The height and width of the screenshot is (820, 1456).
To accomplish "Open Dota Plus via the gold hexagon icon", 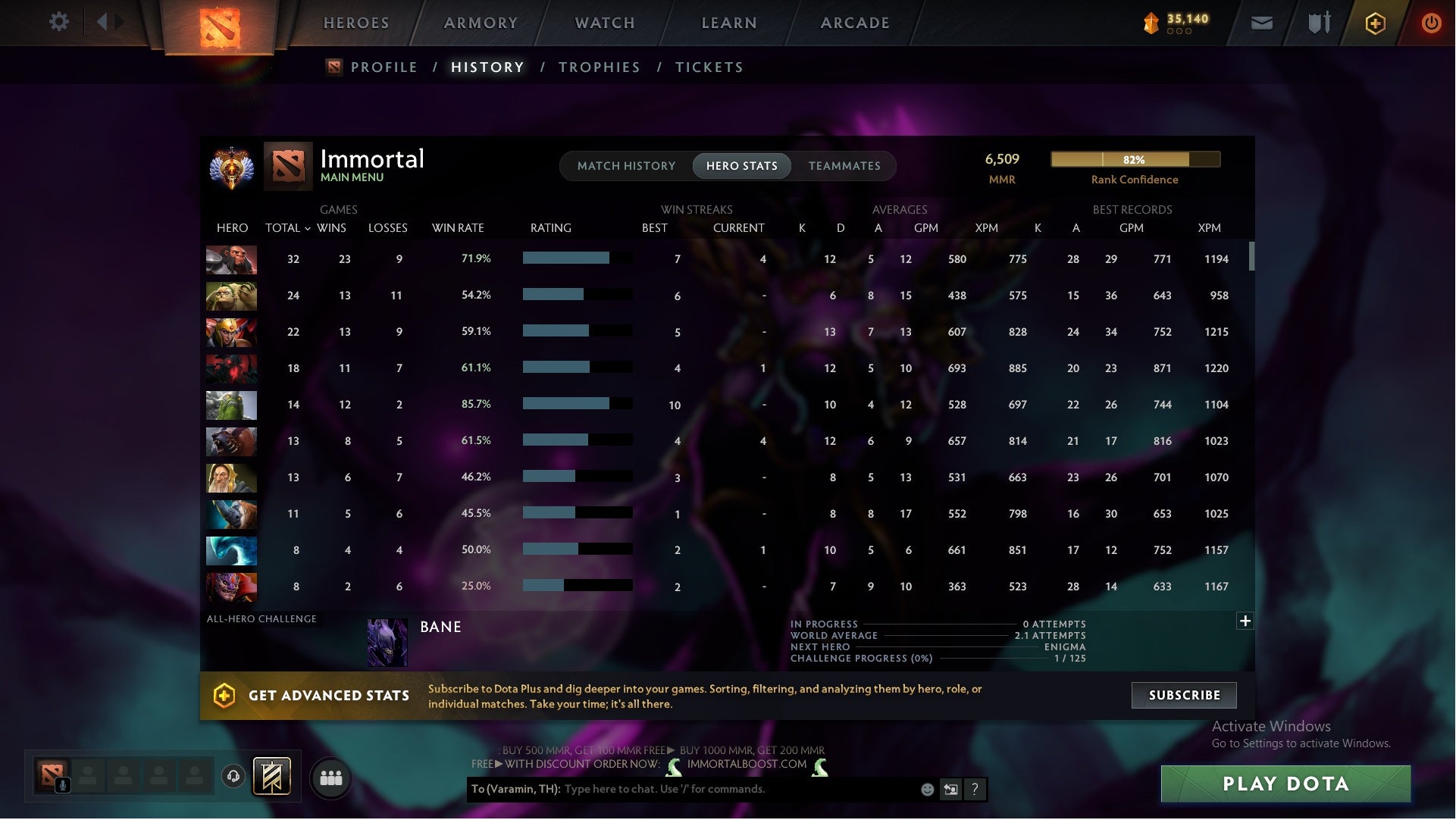I will tap(1374, 23).
